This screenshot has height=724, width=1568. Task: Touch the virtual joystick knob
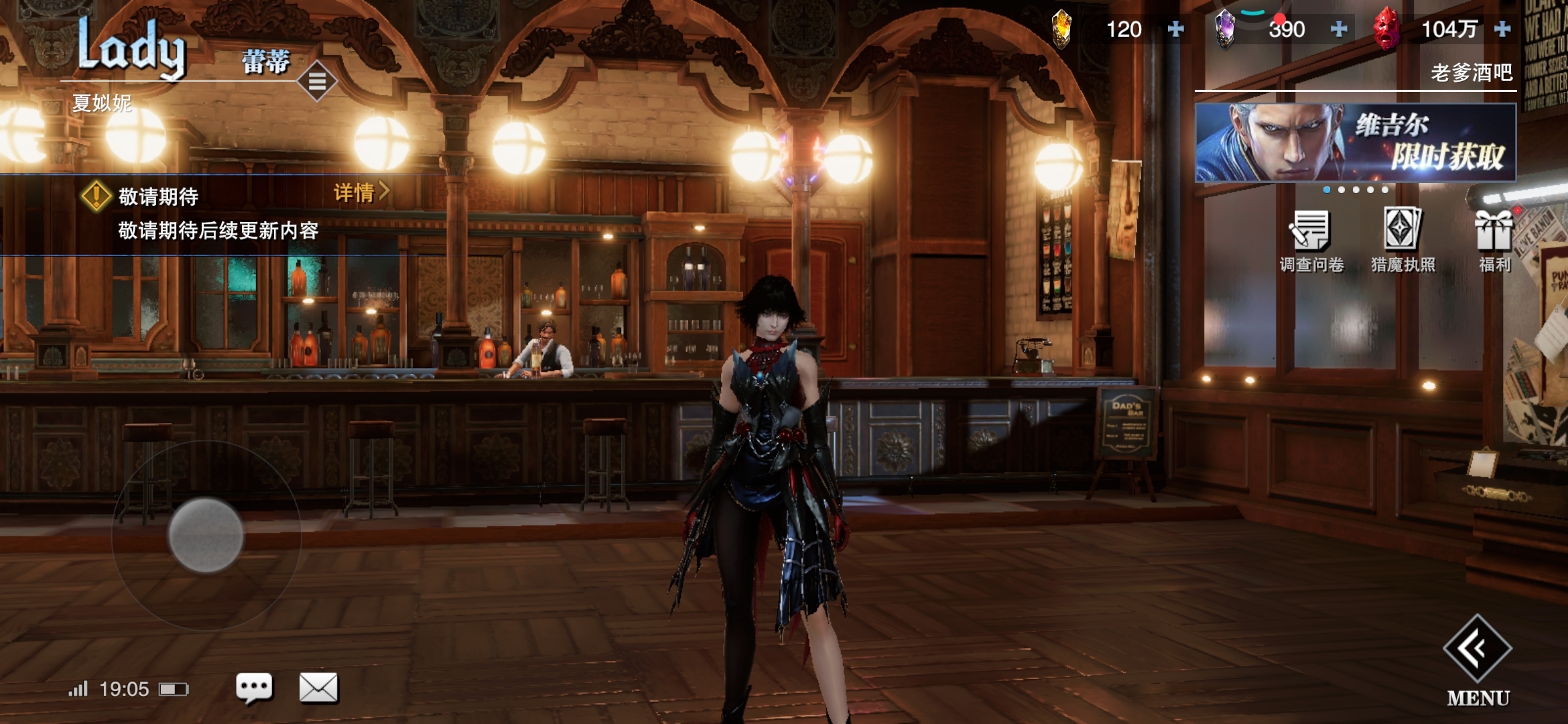tap(206, 535)
